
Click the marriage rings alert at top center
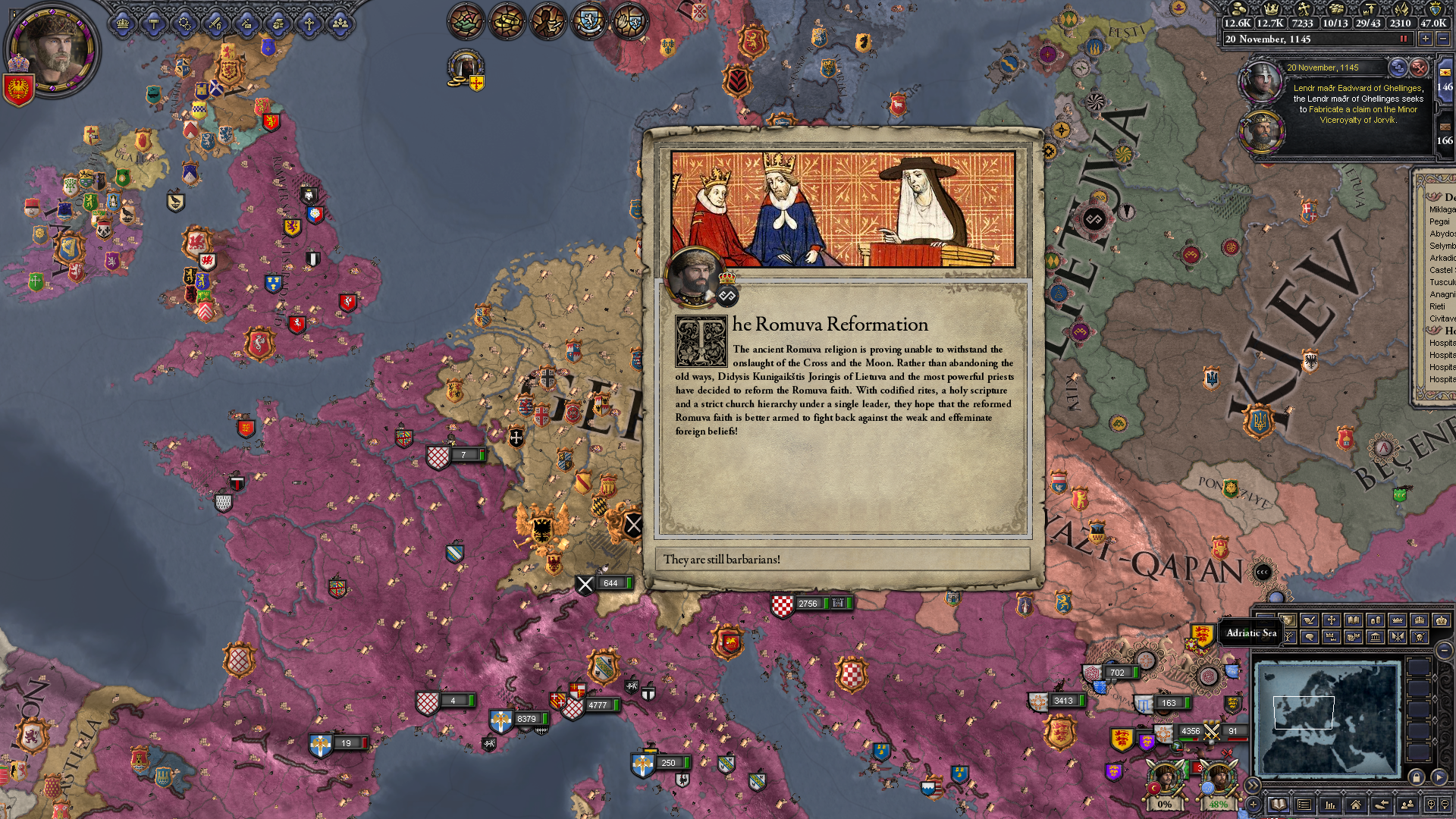click(508, 21)
